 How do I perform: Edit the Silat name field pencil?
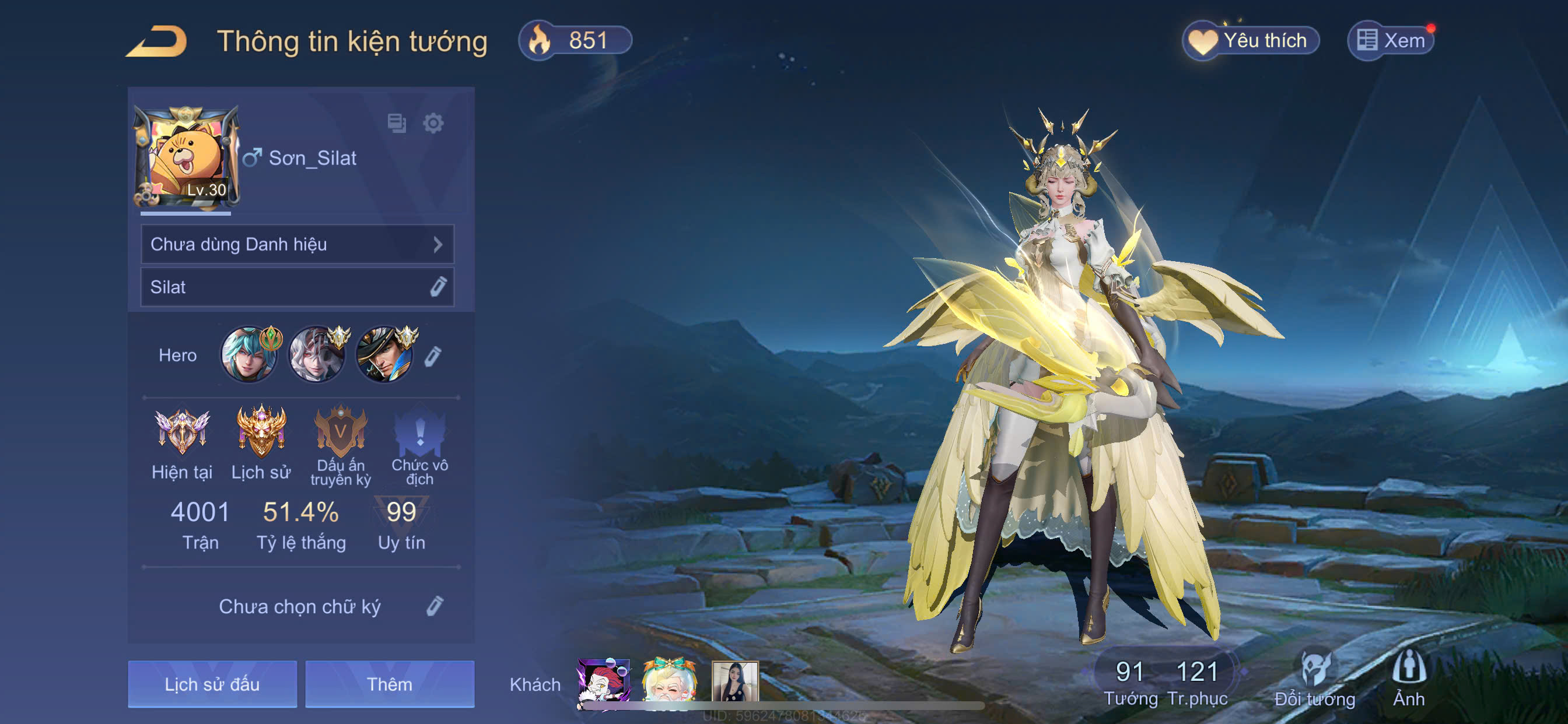point(437,287)
